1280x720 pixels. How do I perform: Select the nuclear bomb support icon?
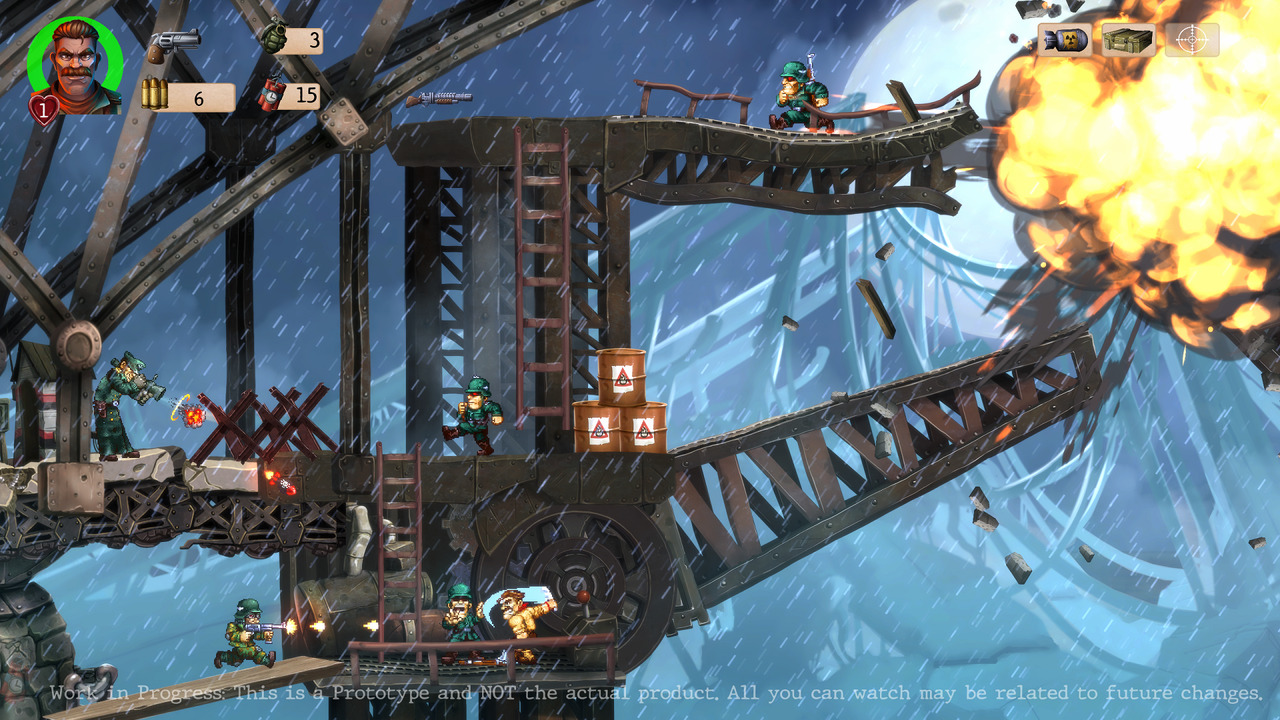[1064, 40]
